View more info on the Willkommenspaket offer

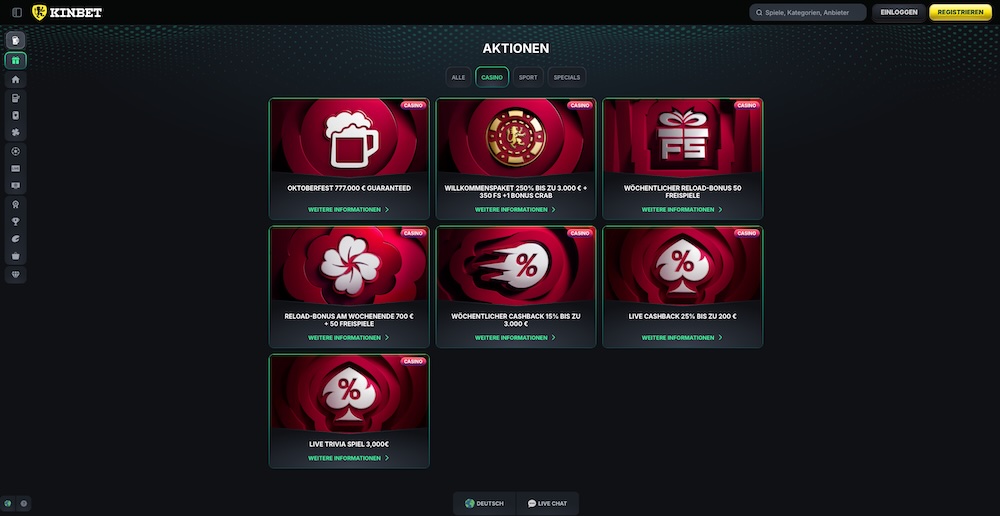coord(516,210)
